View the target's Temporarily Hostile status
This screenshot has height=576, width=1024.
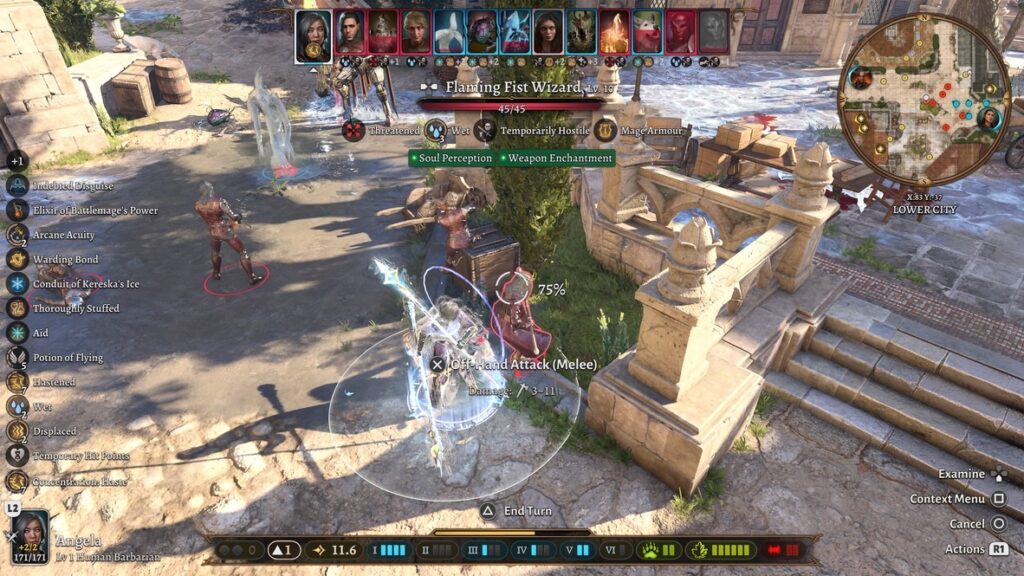485,130
